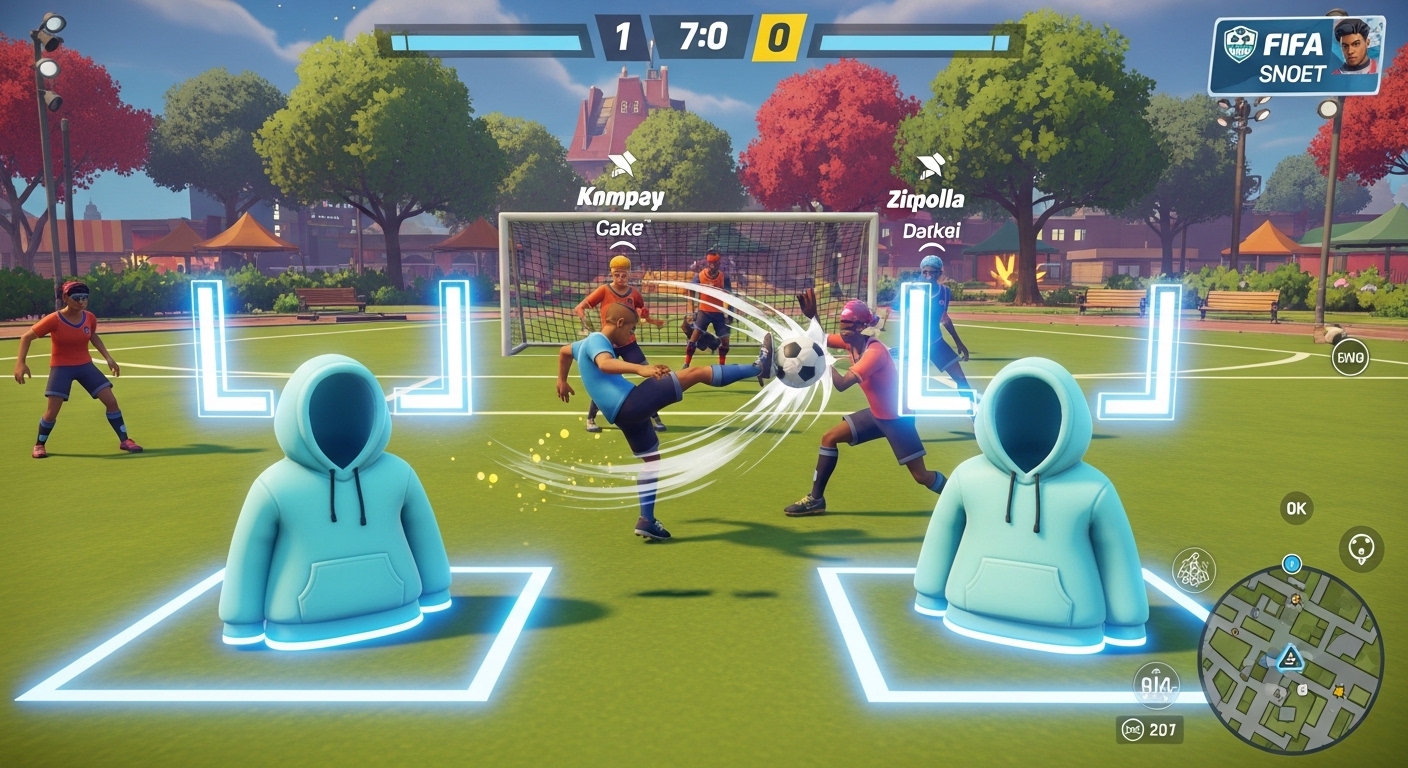Select the blue pin atop the minimap
The height and width of the screenshot is (768, 1408).
1291,564
